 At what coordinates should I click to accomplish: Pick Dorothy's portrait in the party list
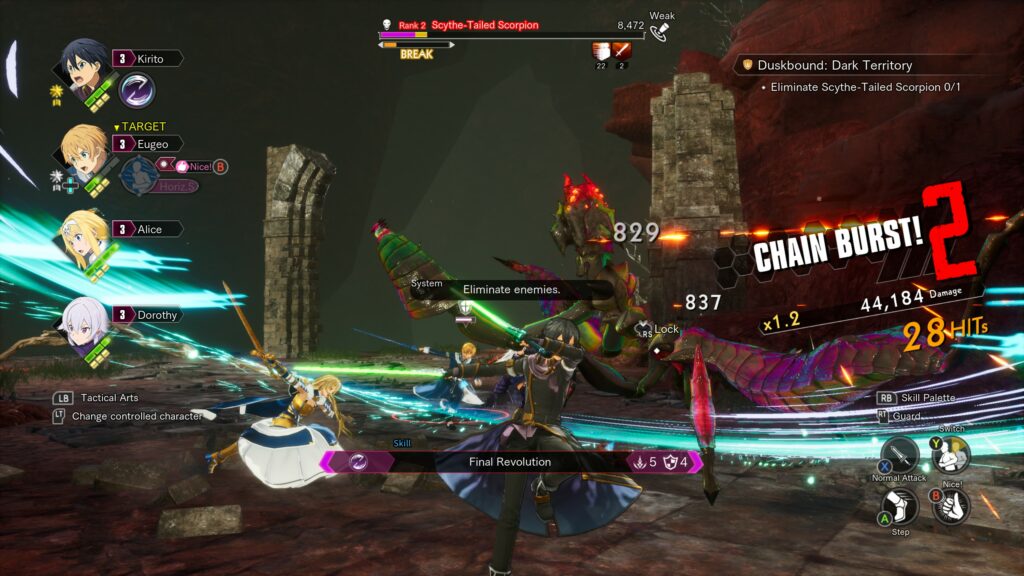(84, 320)
